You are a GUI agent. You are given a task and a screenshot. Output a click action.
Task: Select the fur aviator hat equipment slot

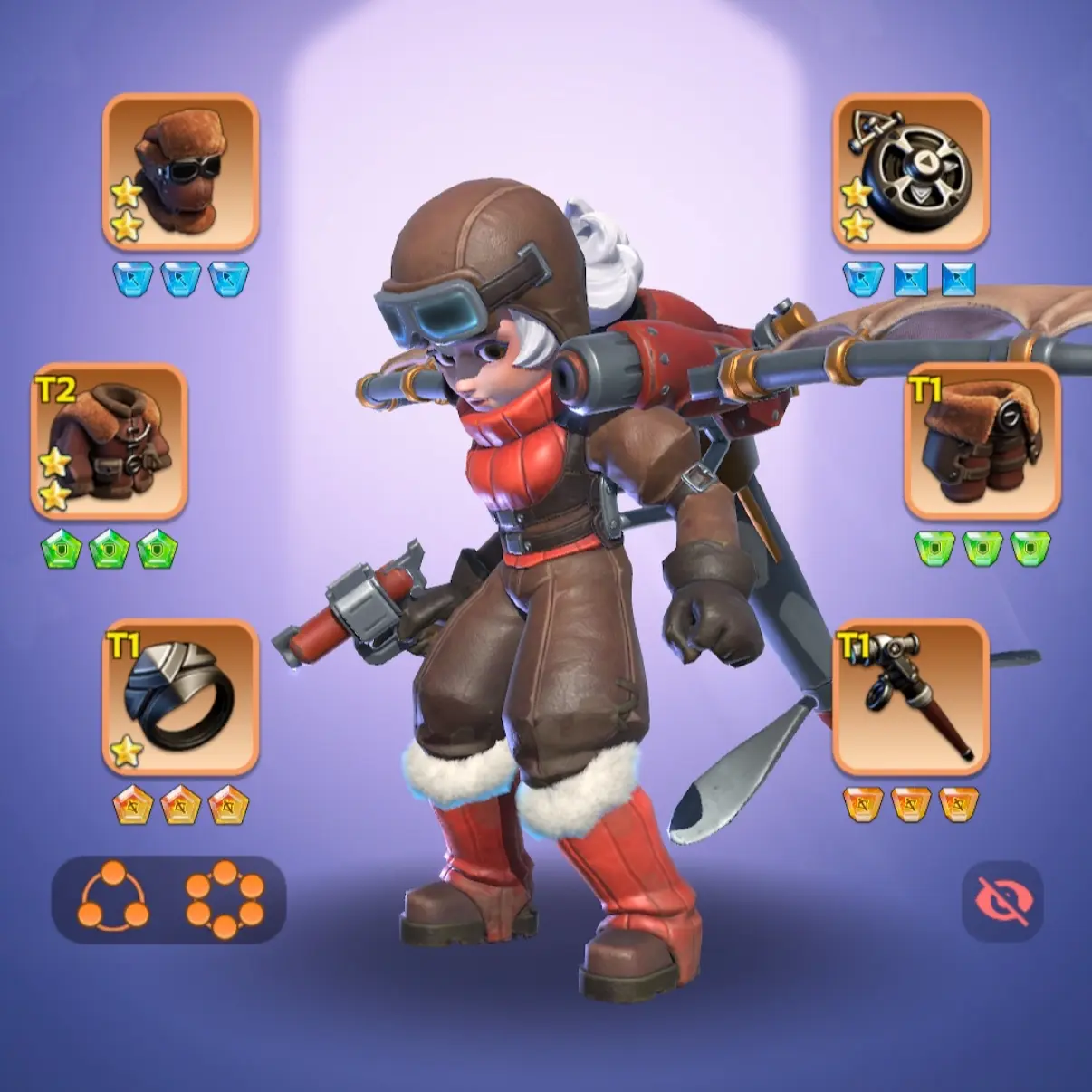point(180,171)
